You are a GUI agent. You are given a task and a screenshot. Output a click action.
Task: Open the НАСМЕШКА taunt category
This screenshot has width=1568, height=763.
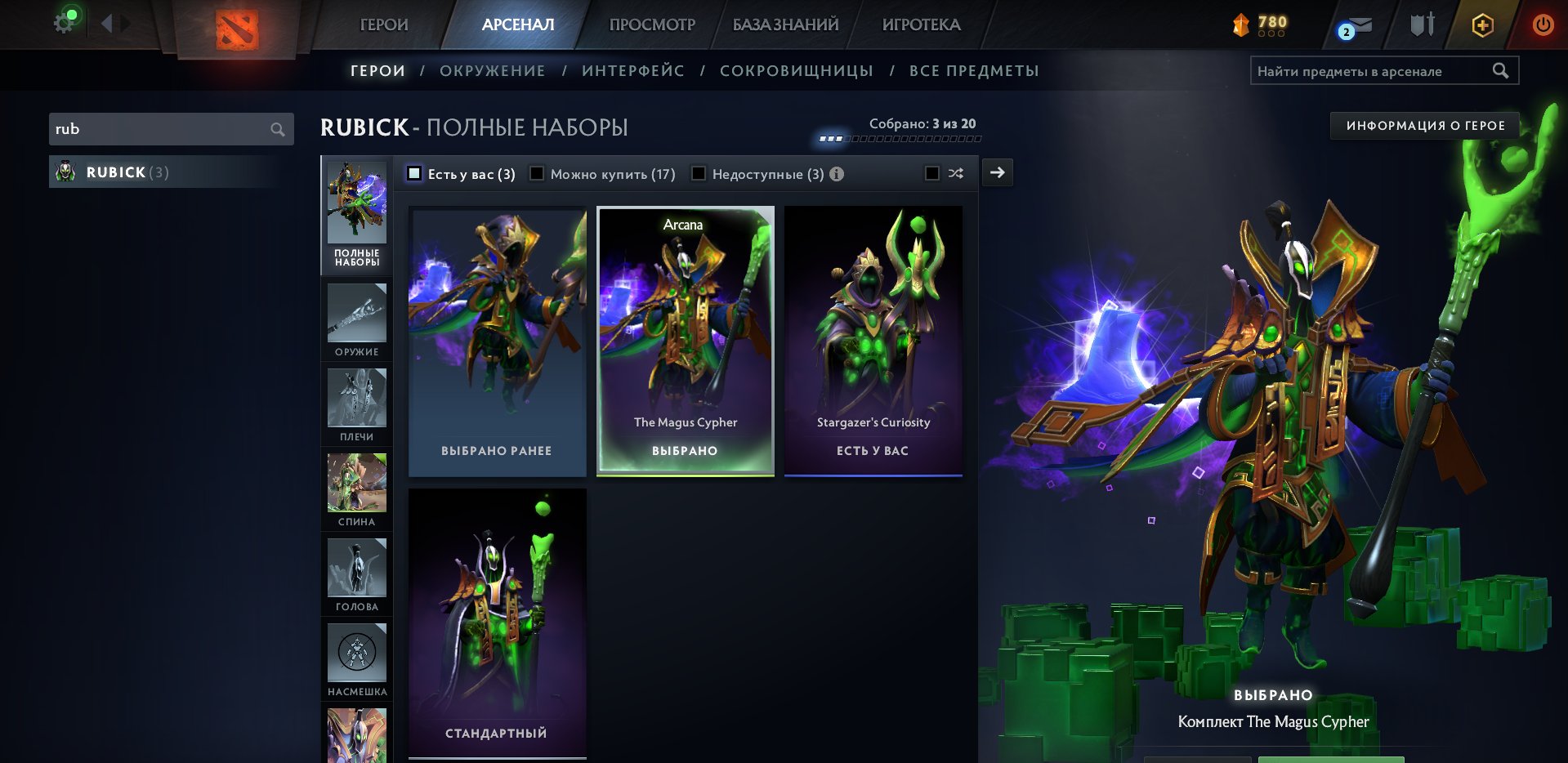coord(357,660)
